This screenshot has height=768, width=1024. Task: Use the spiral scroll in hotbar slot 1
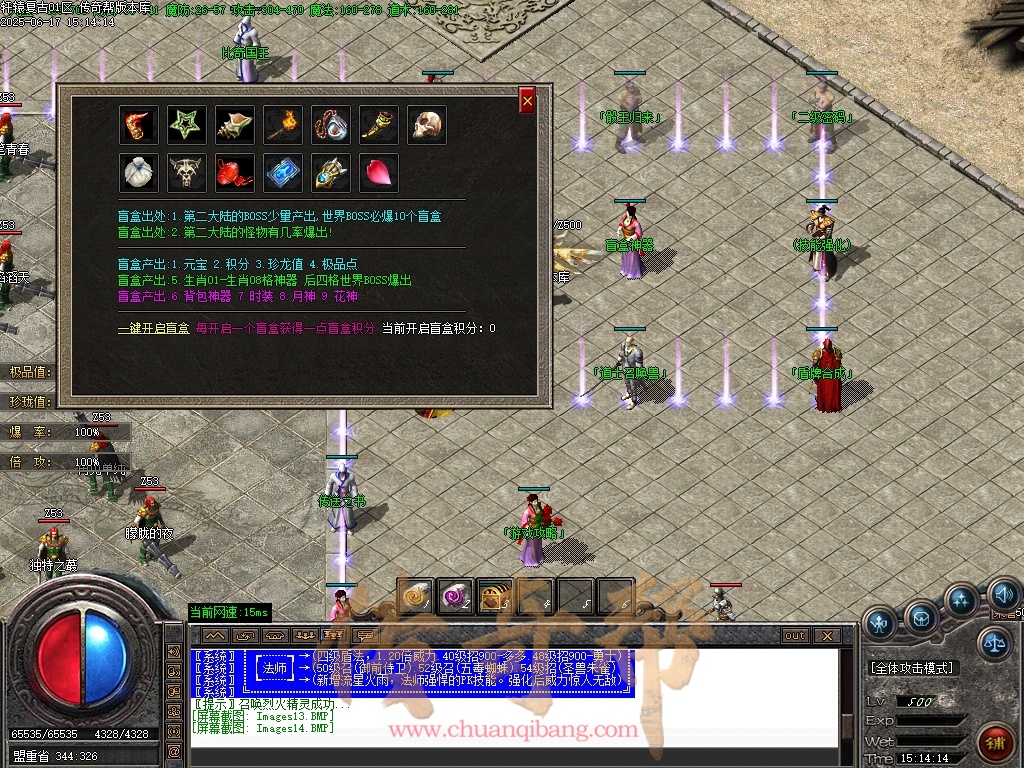point(415,596)
